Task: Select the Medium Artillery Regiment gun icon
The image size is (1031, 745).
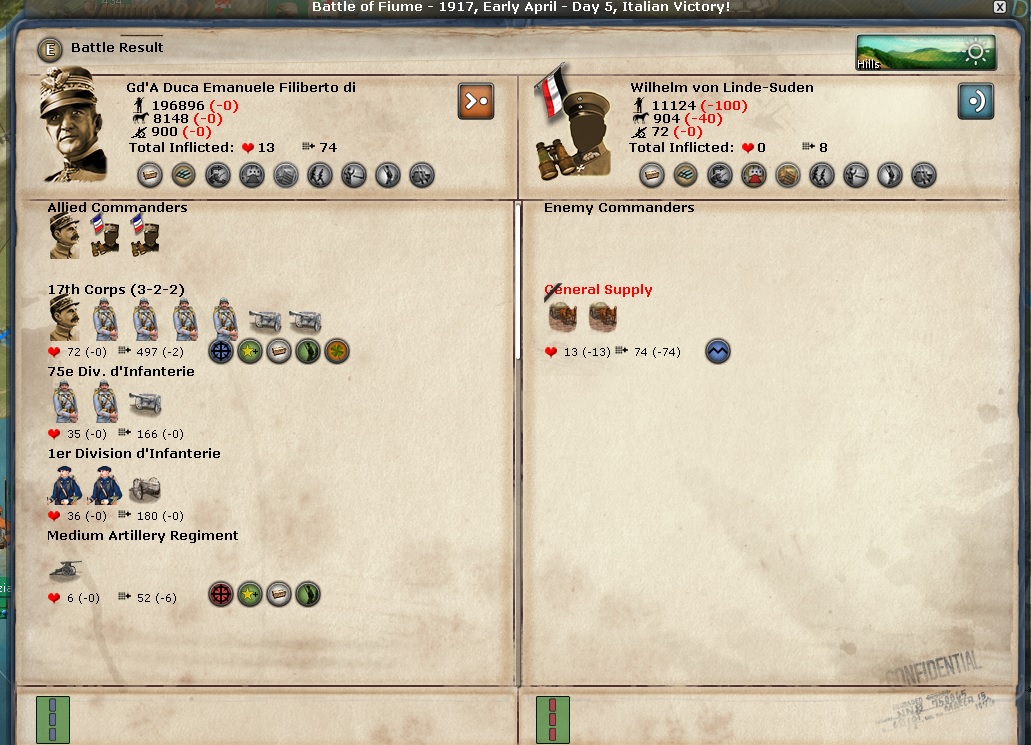Action: (x=67, y=569)
